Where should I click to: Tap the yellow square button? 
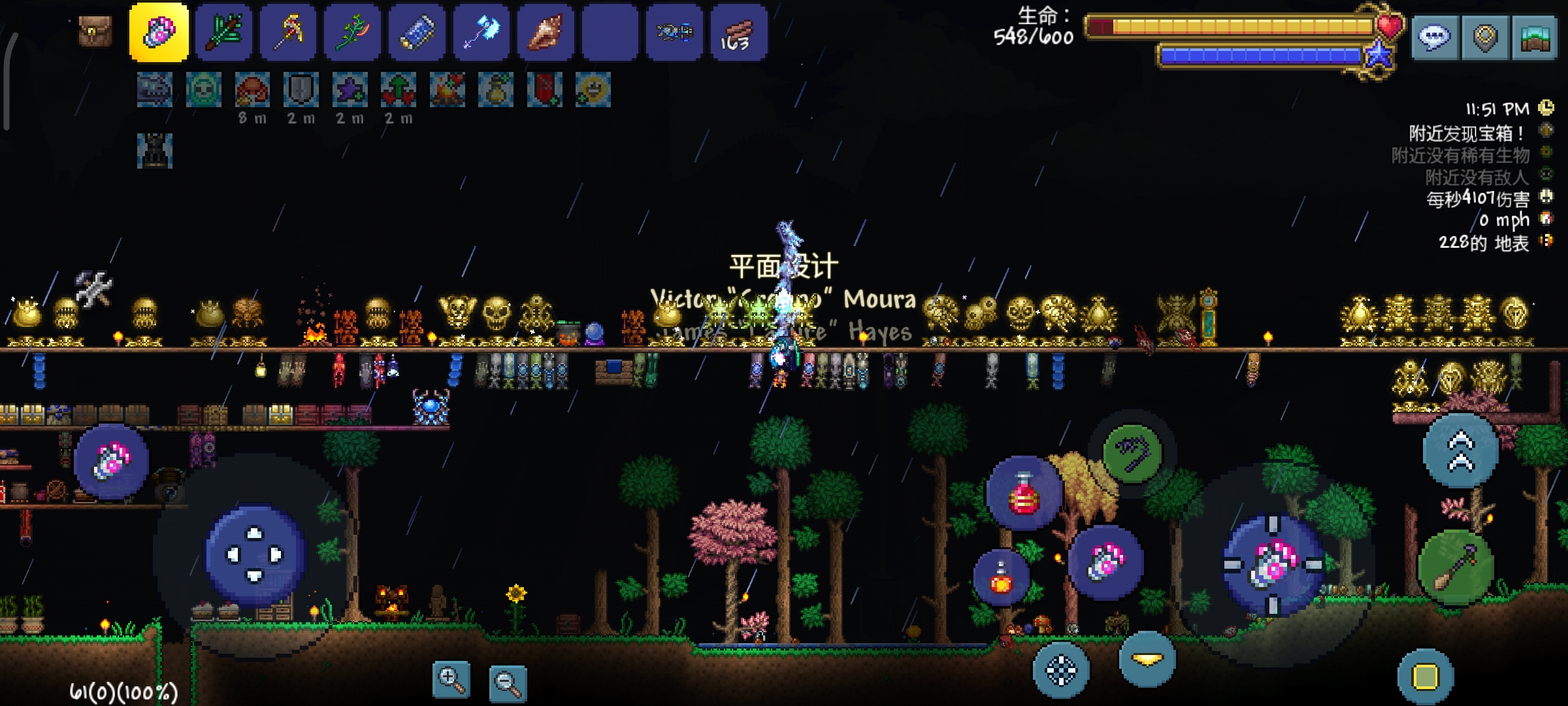pyautogui.click(x=1426, y=677)
